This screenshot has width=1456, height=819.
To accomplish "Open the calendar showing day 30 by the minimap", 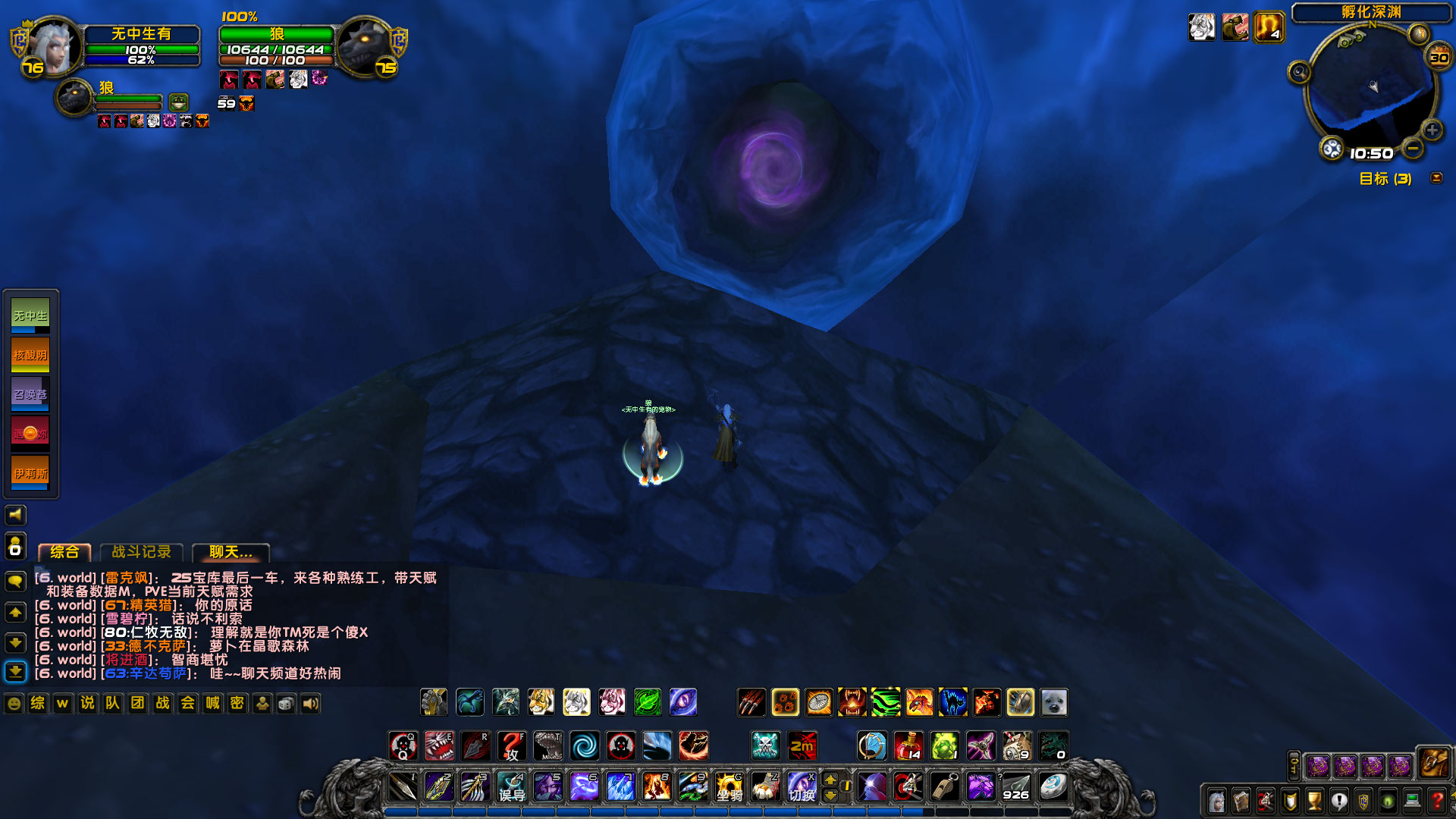I will pos(1438,57).
